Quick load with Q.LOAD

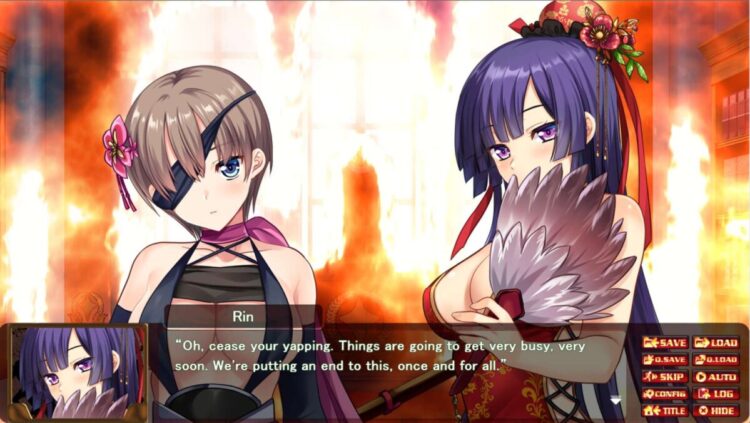716,360
